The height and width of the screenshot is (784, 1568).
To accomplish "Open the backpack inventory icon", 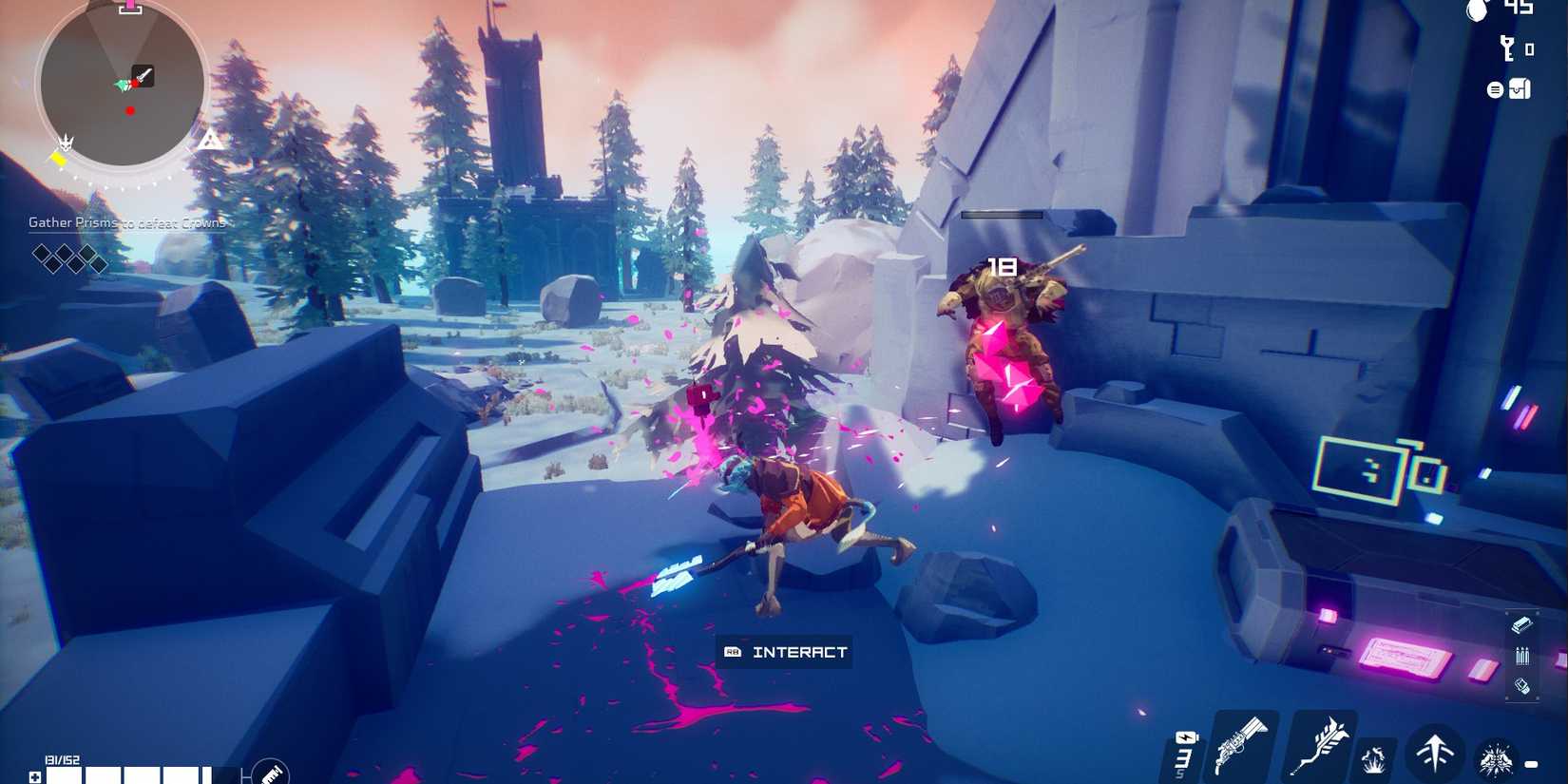I will 1520,88.
